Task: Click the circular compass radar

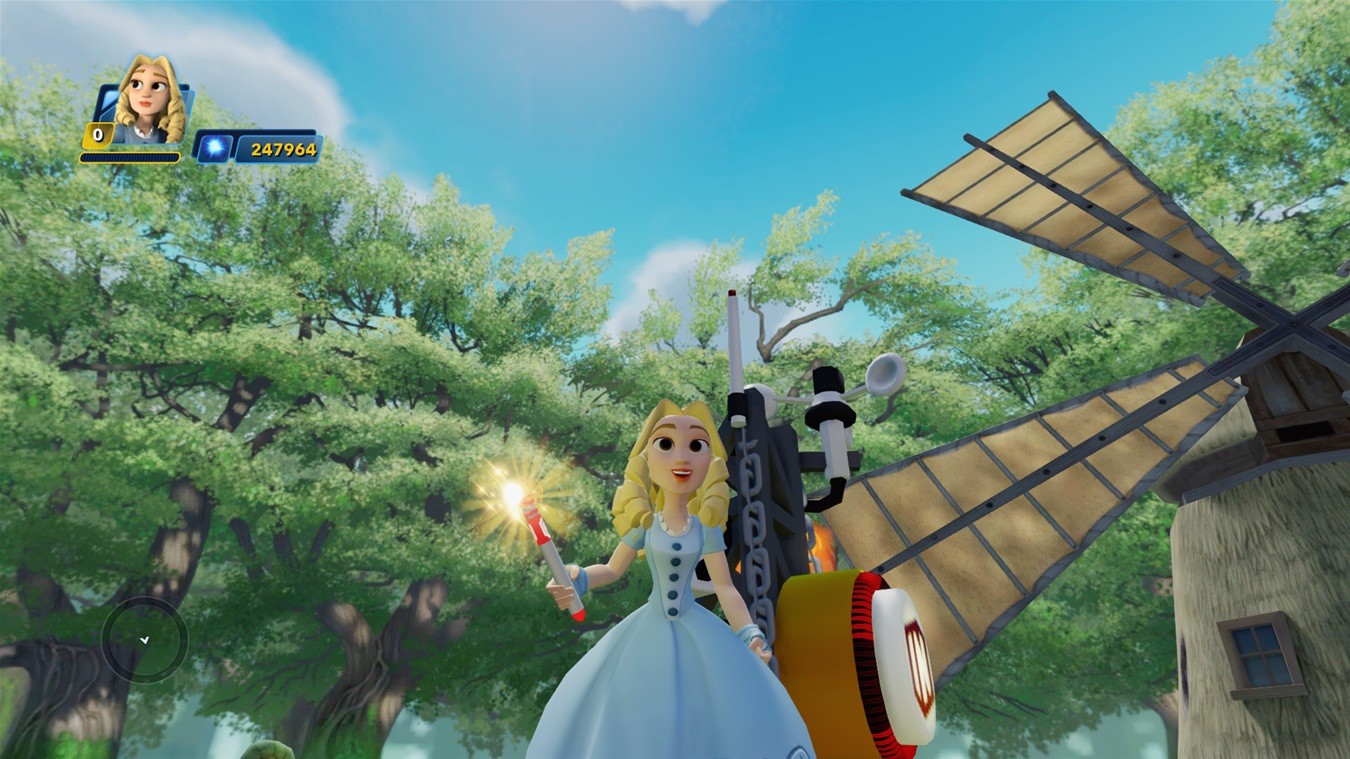Action: pyautogui.click(x=144, y=639)
